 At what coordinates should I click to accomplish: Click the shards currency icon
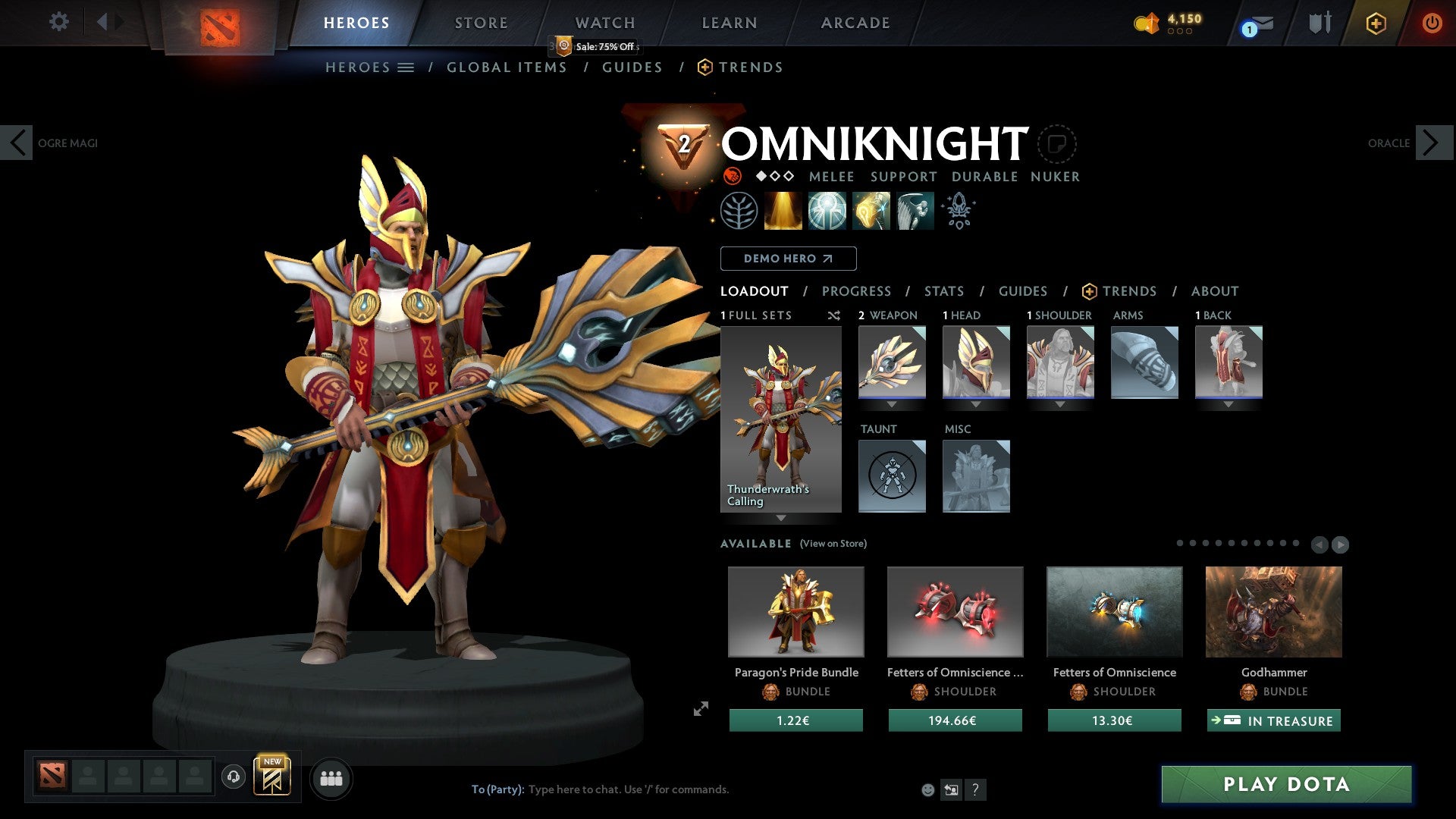click(1147, 23)
